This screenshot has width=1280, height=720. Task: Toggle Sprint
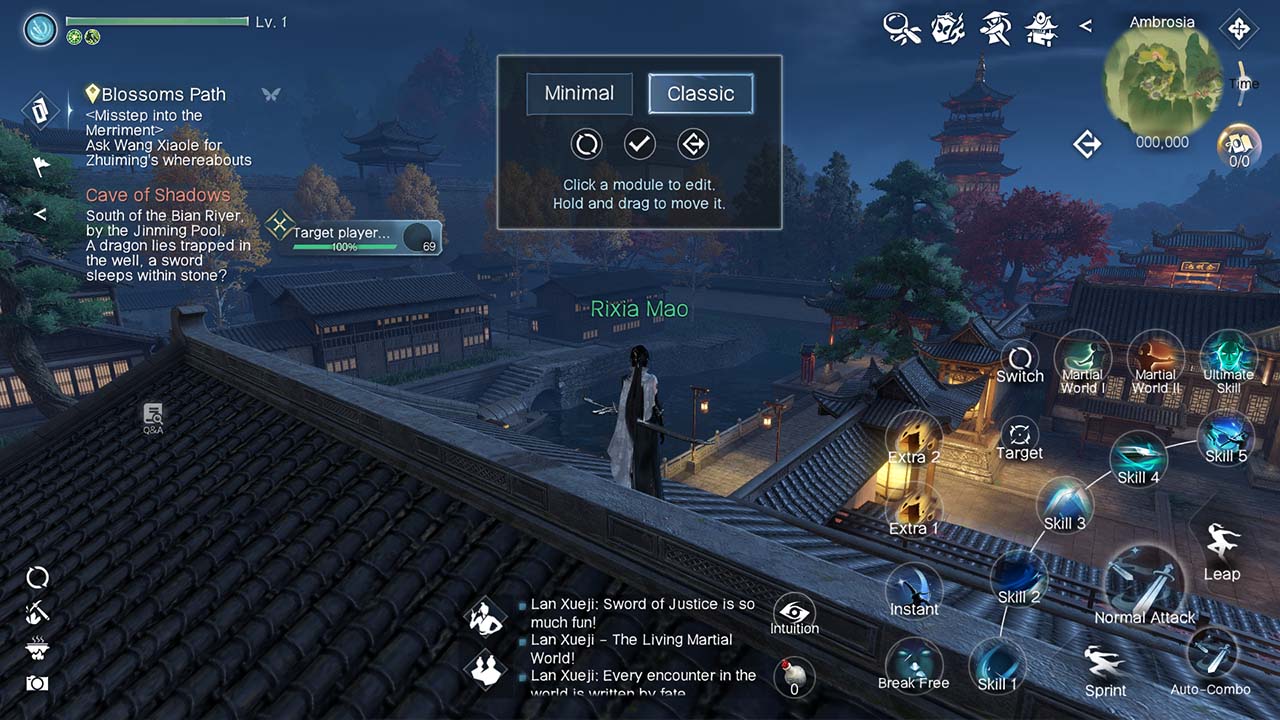(x=1105, y=668)
